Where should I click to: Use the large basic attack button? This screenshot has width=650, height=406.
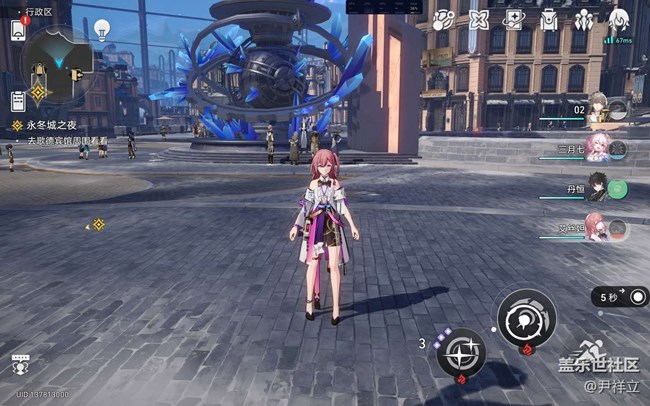pyautogui.click(x=526, y=319)
